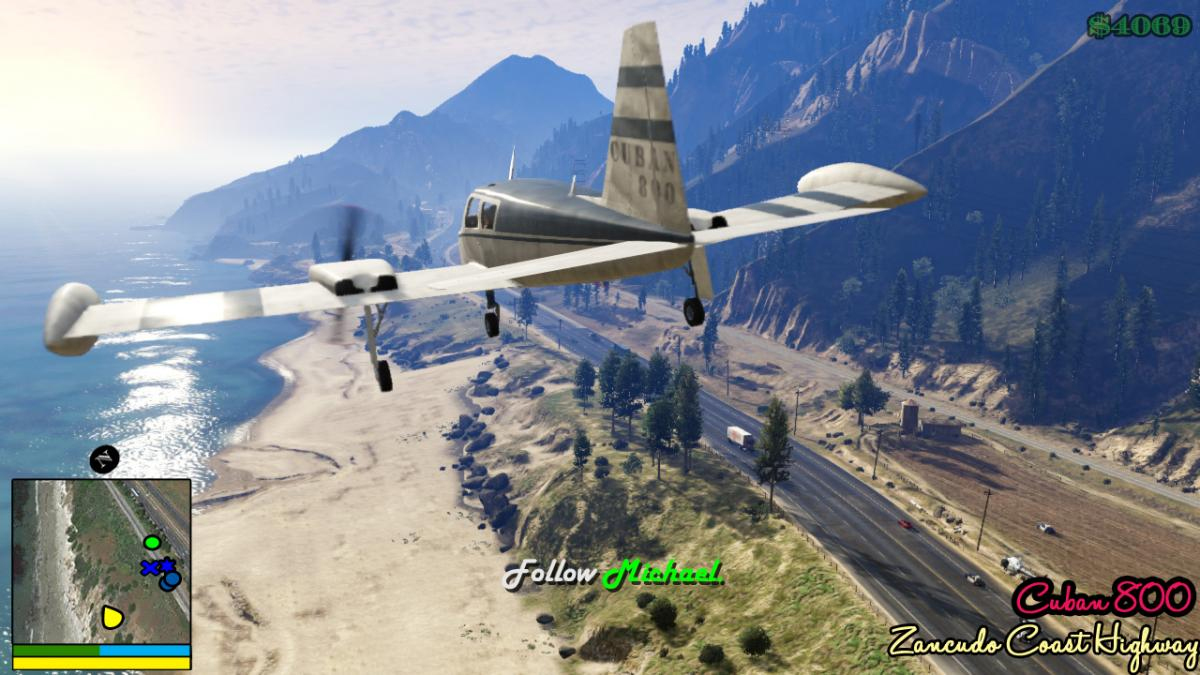
Task: Select Michael's green blip on the minimap
Action: click(x=152, y=543)
